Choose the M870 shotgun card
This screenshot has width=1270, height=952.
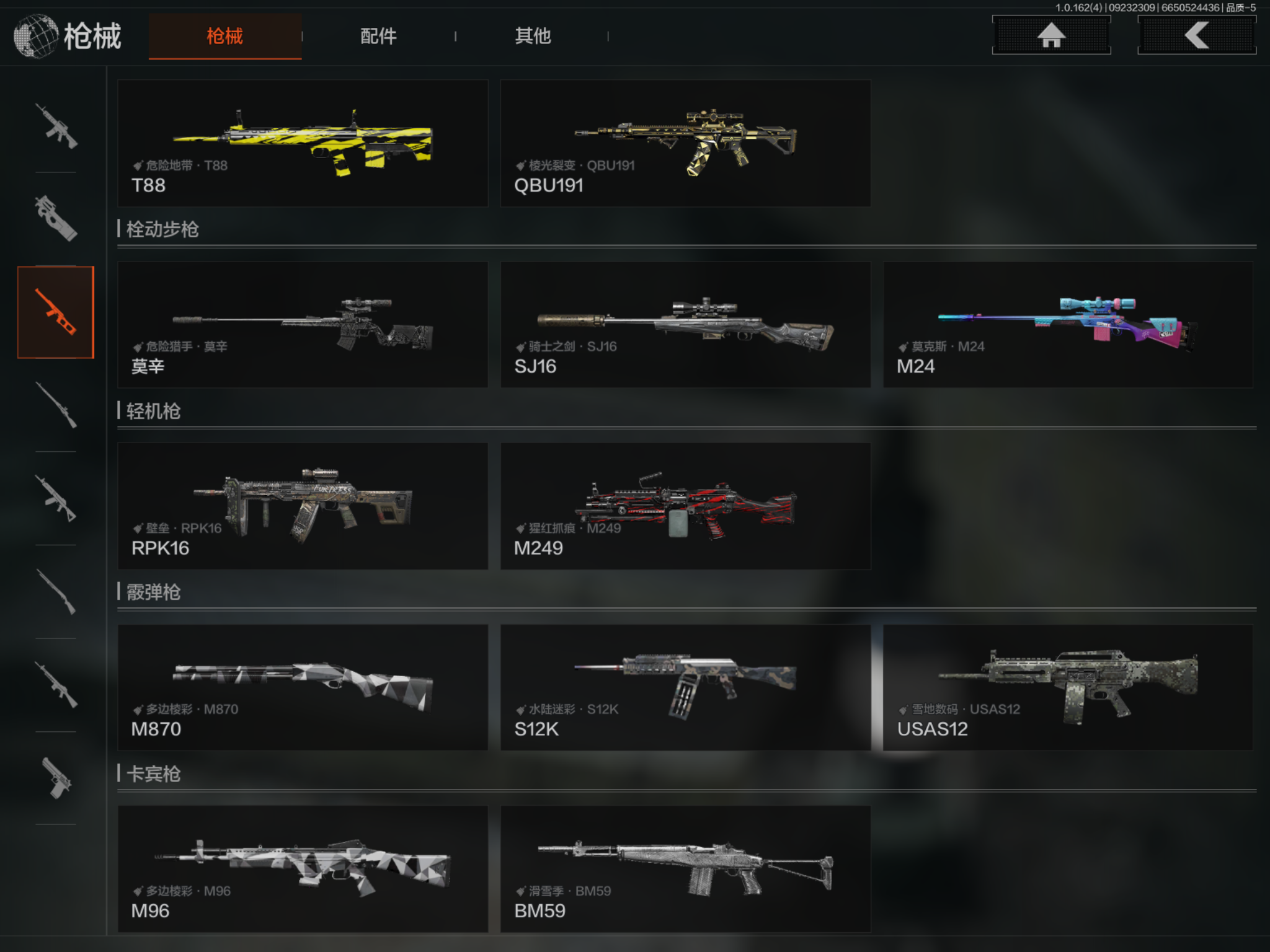[303, 687]
